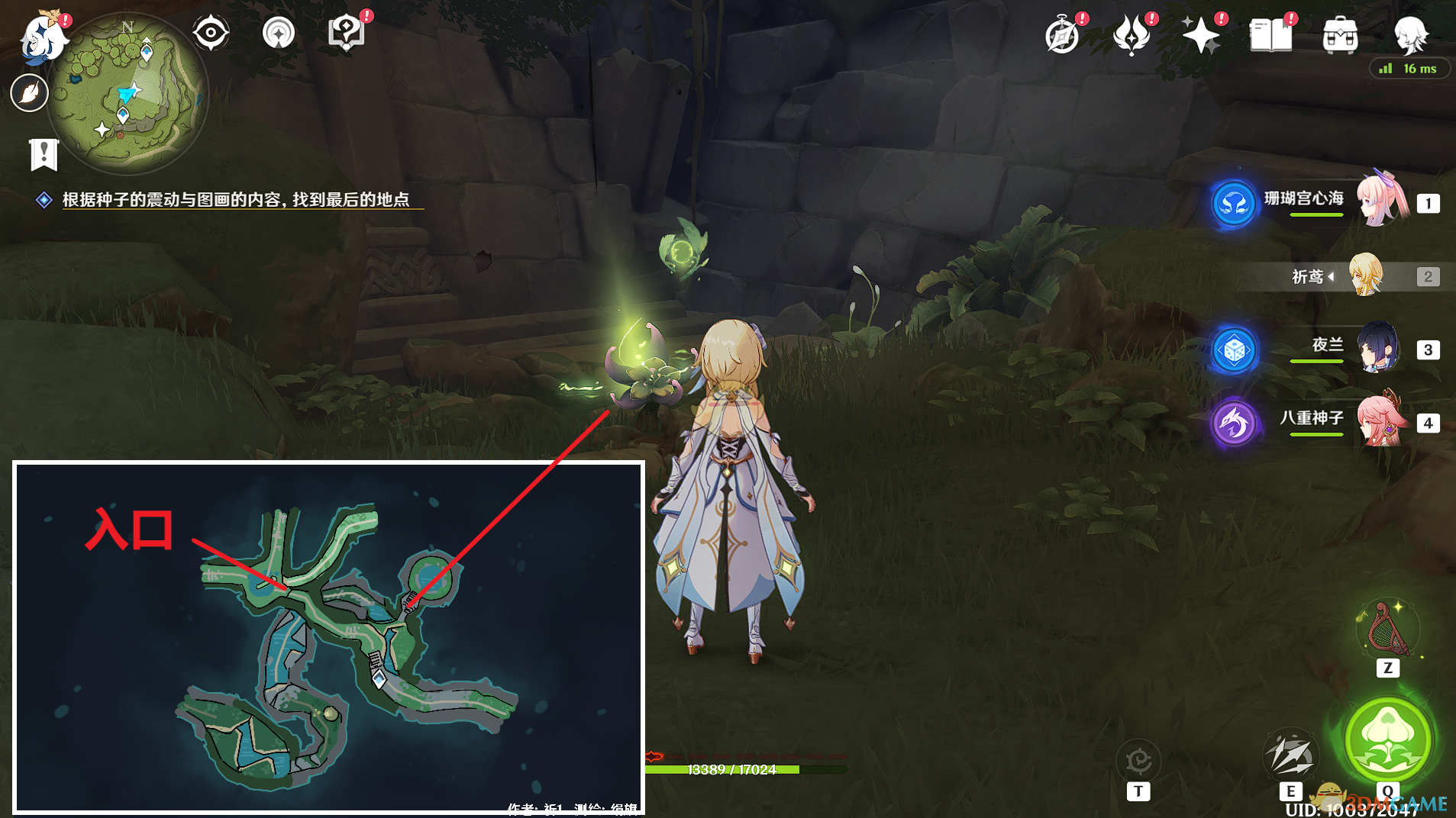Use the elemental skill icon
Screen dimensions: 1456x818
tap(1290, 755)
